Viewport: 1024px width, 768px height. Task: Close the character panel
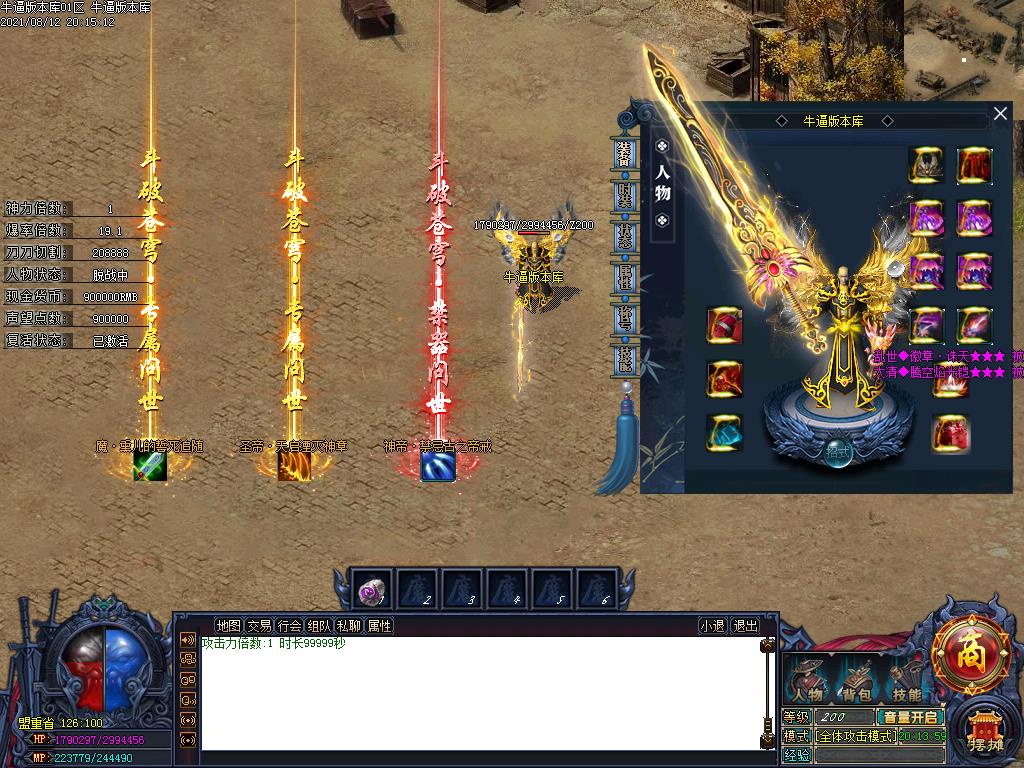[x=1000, y=114]
